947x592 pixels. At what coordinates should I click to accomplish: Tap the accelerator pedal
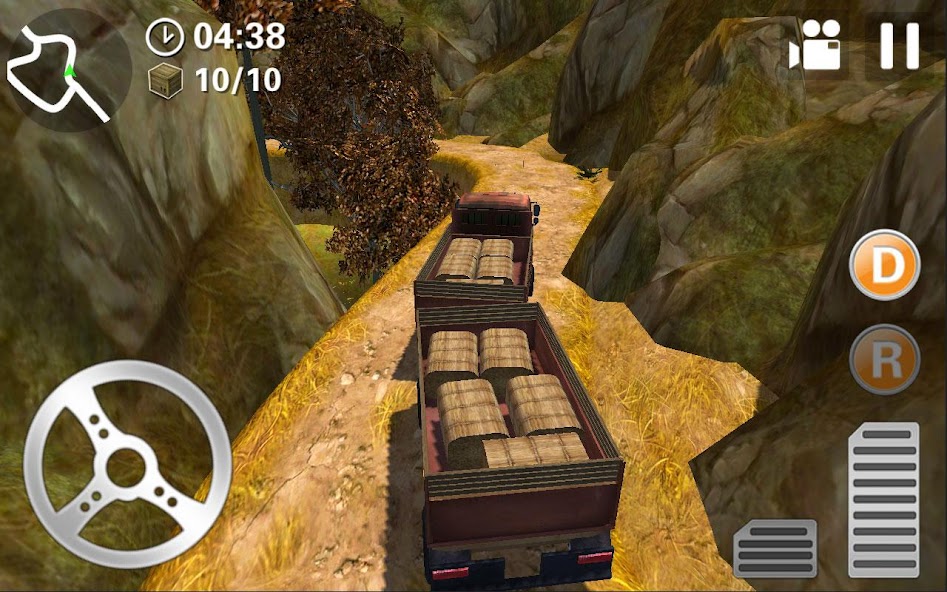(x=883, y=498)
